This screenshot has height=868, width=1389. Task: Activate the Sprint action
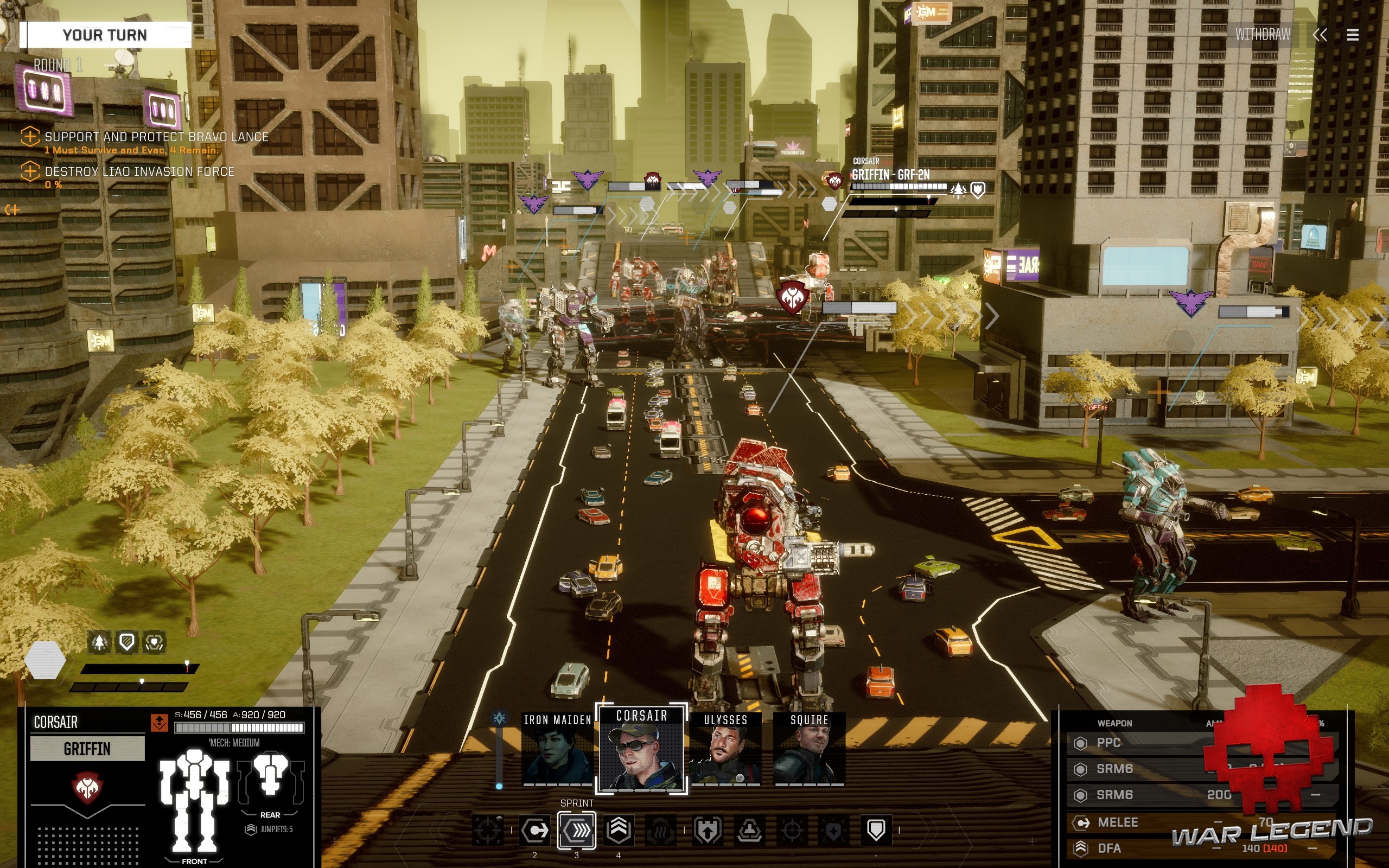point(576,830)
